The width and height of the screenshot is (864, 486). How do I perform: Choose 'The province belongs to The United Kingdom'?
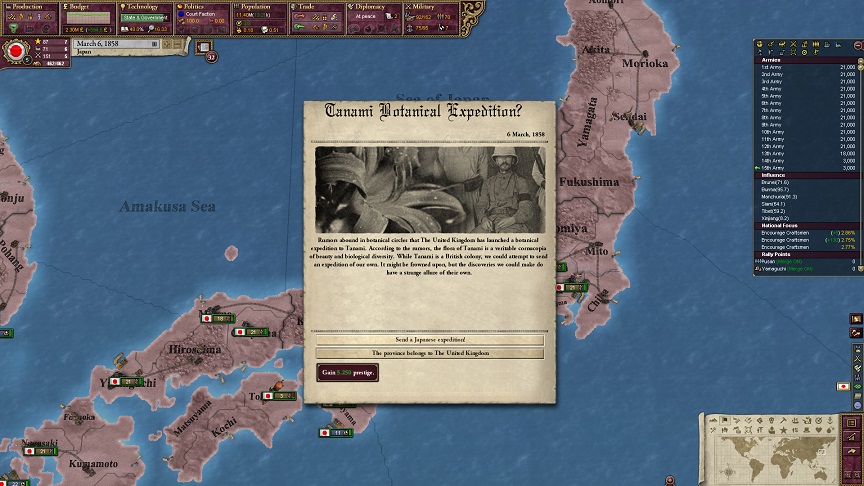431,353
